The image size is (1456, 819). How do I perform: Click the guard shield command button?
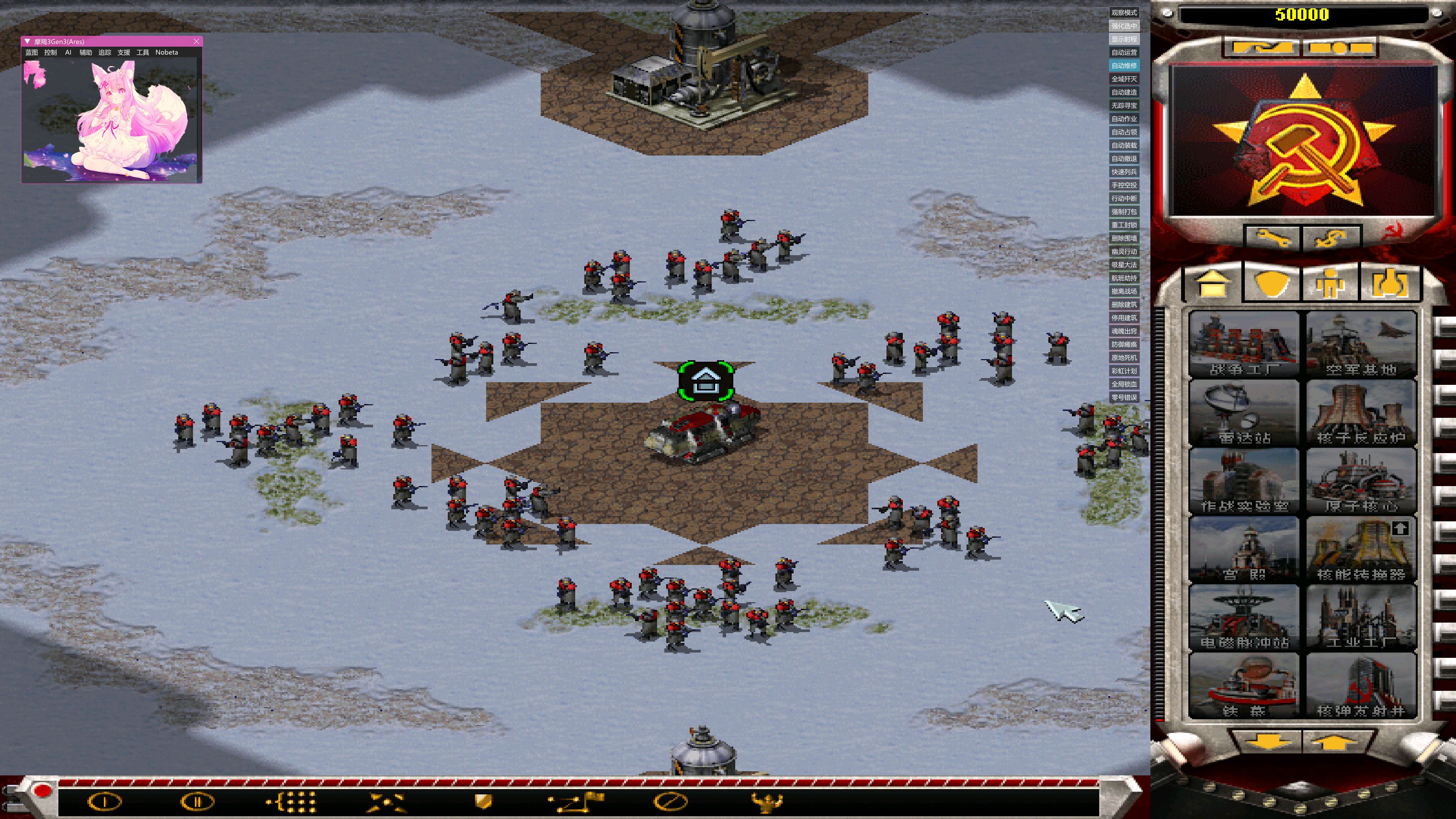pyautogui.click(x=483, y=801)
